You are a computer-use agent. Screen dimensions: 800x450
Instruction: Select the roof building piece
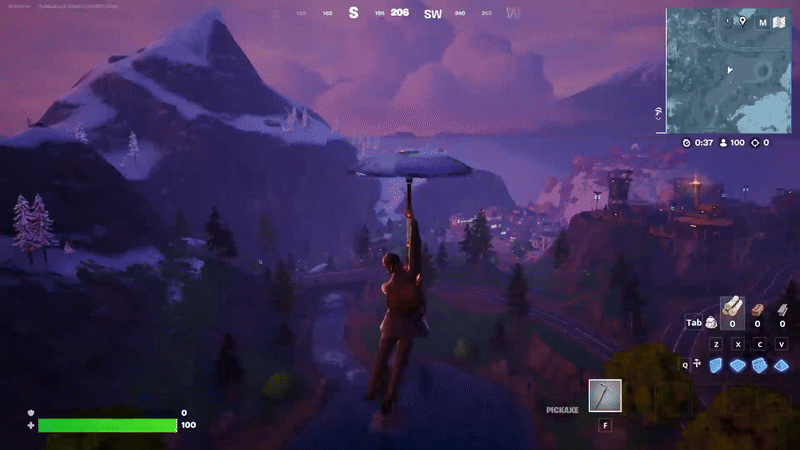click(x=782, y=365)
